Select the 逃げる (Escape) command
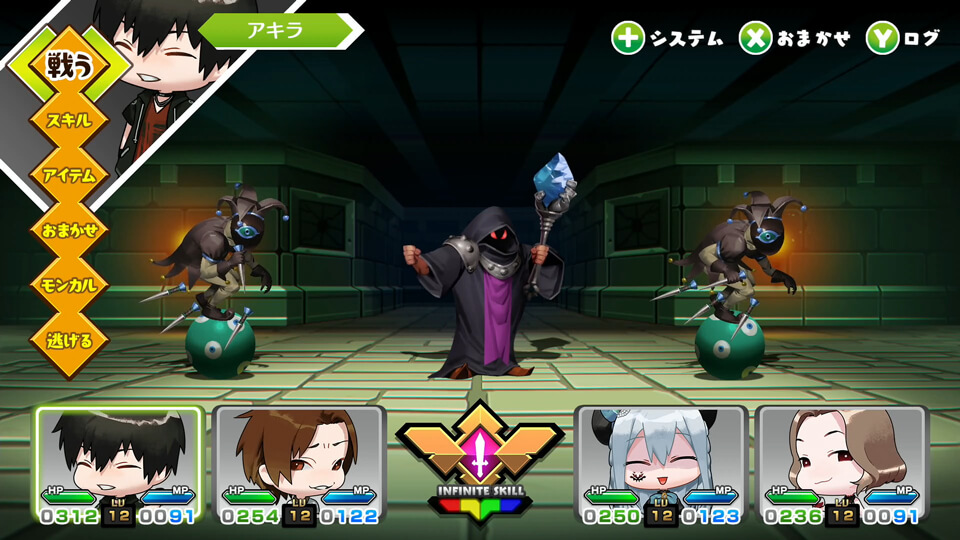960x540 pixels. coord(69,340)
